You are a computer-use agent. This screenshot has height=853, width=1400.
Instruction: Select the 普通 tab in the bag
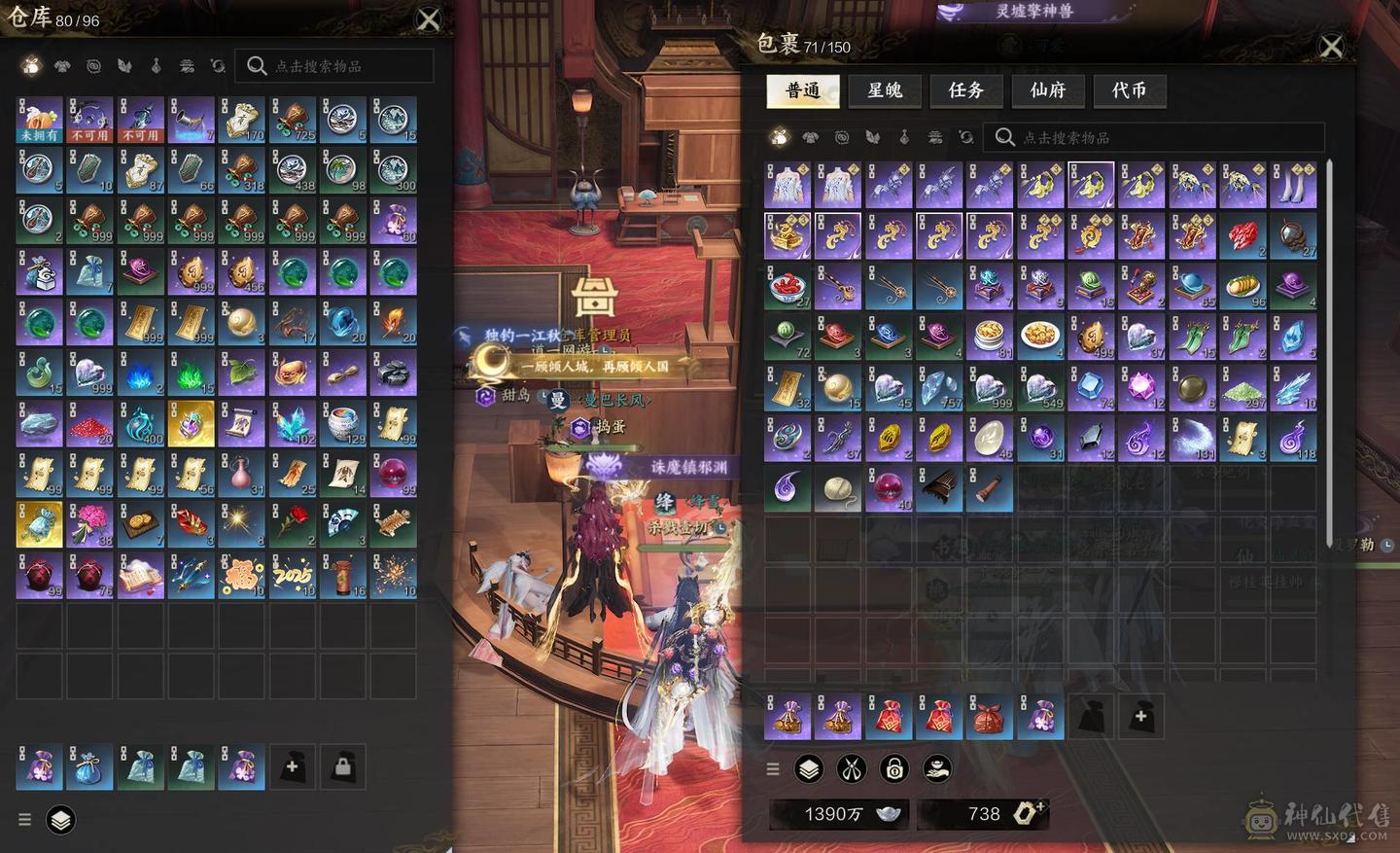[x=803, y=90]
